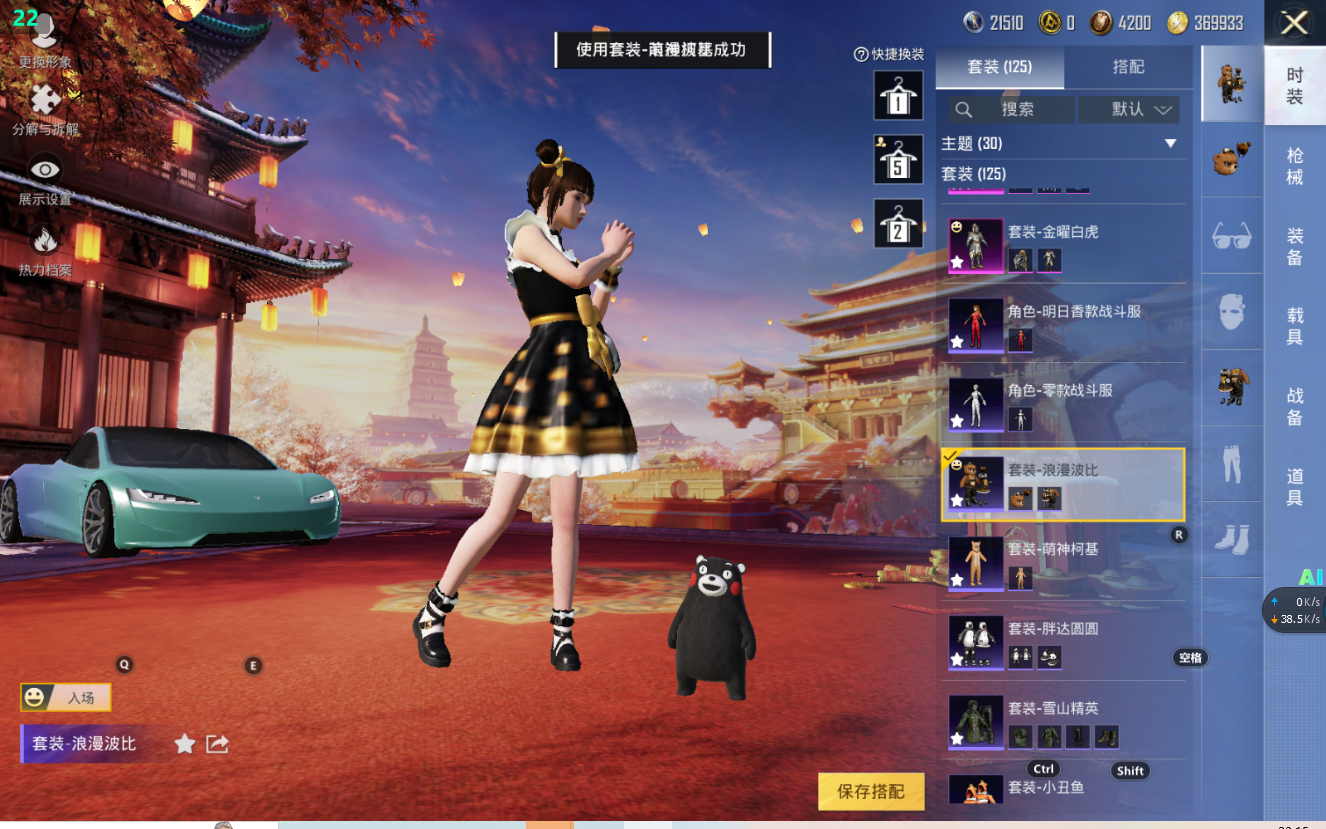Switch to the 搭配 tab
Viewport: 1326px width, 829px height.
[x=1128, y=67]
